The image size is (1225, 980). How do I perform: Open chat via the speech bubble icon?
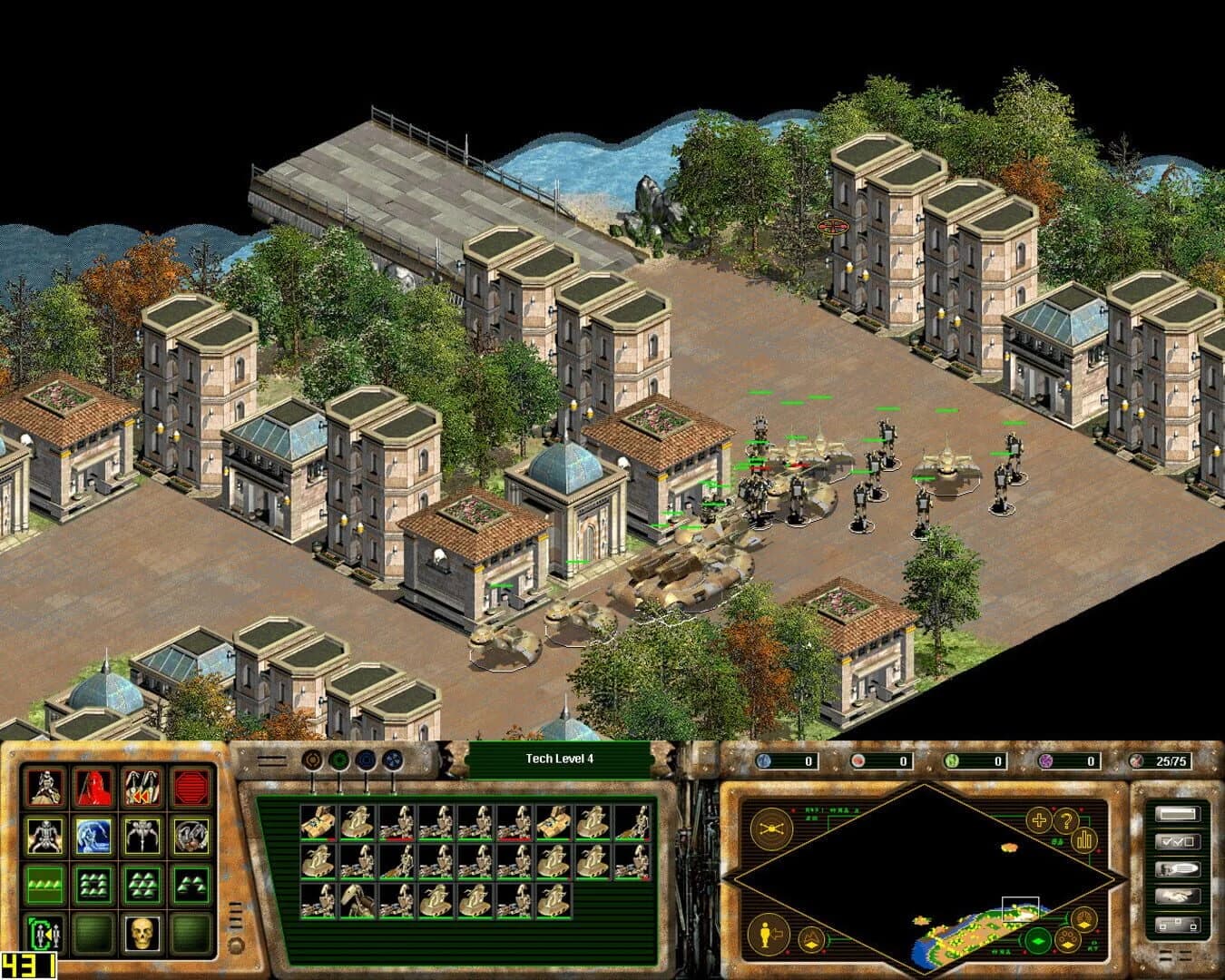(1179, 868)
